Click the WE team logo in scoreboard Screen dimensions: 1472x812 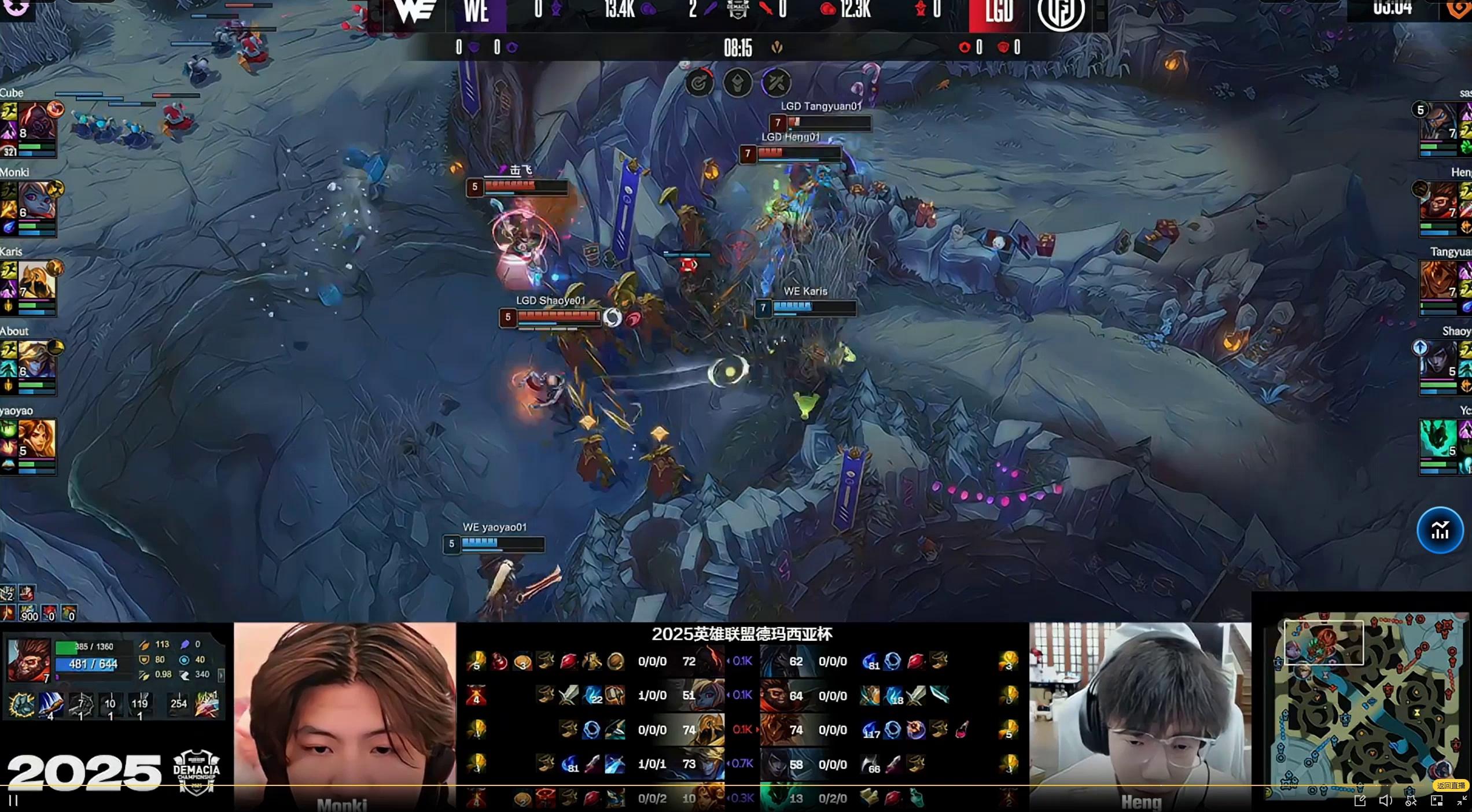point(414,12)
